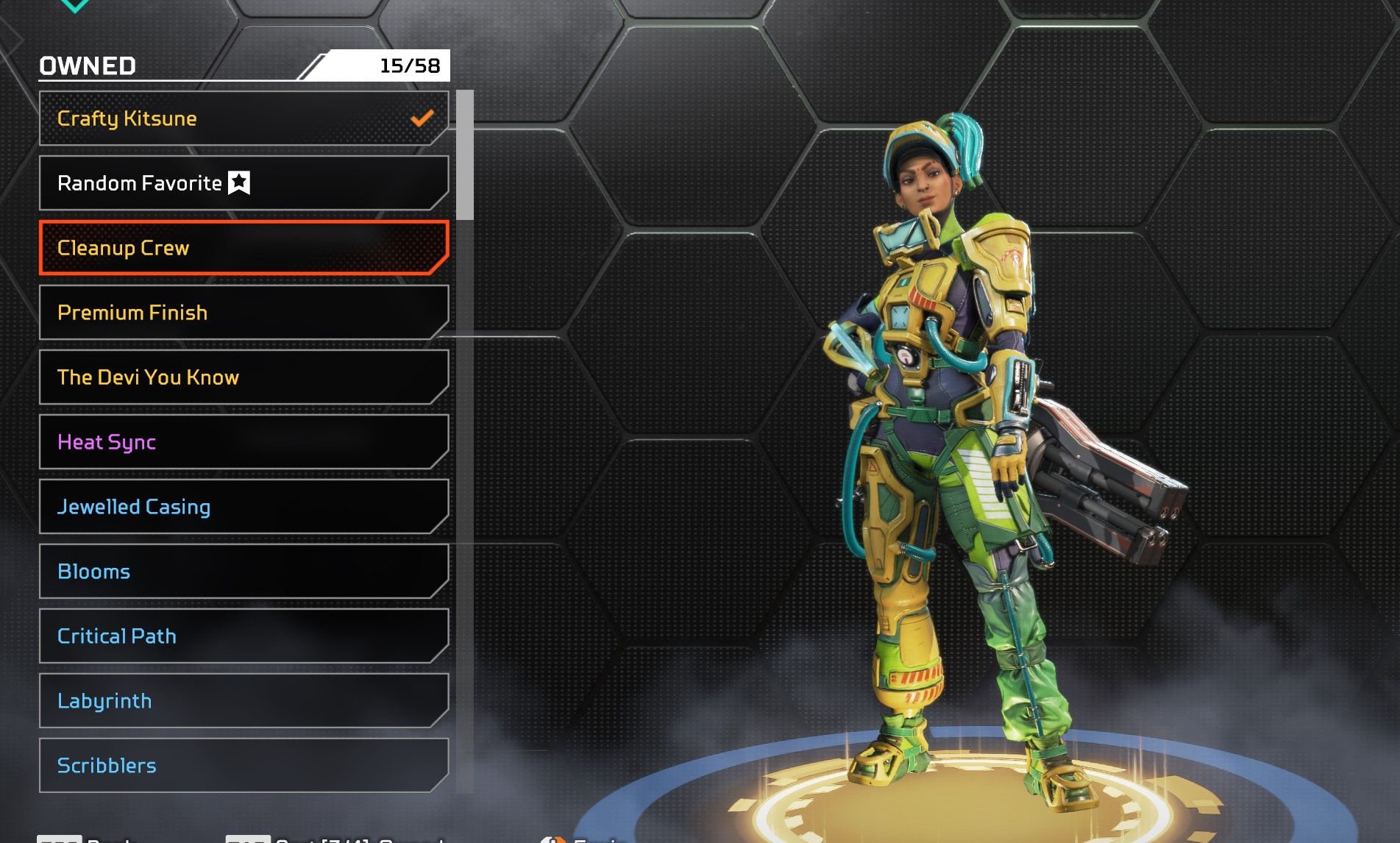This screenshot has height=843, width=1400.
Task: Choose the Labyrinth skin
Action: (243, 701)
